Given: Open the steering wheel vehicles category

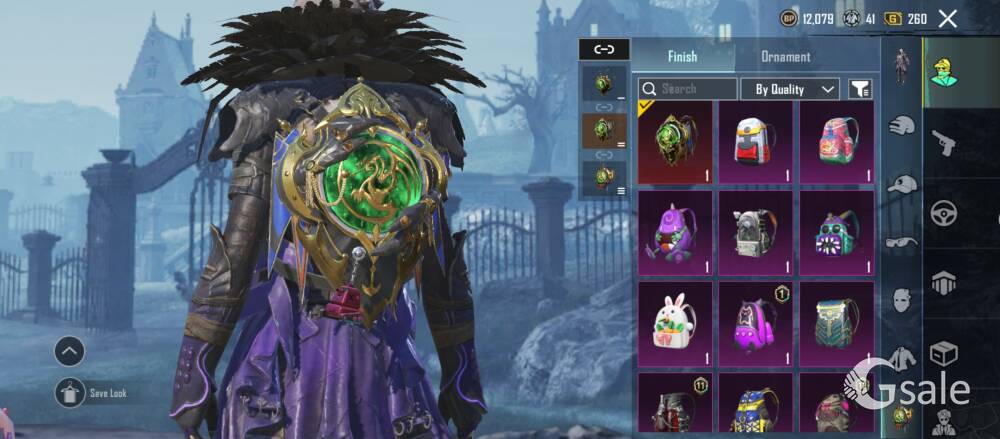Looking at the screenshot, I should pos(944,213).
